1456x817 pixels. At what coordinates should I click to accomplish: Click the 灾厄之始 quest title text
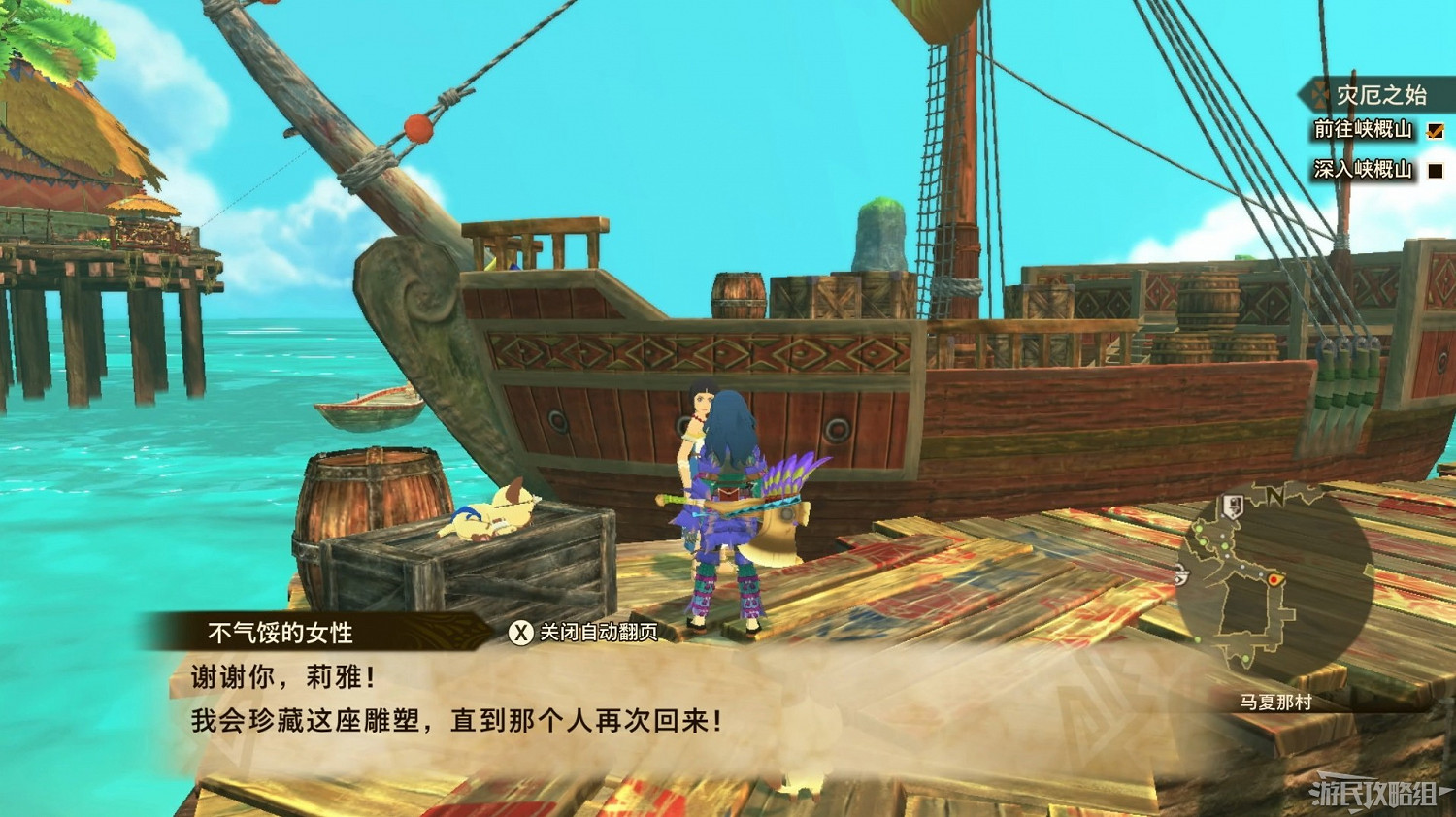pos(1379,94)
